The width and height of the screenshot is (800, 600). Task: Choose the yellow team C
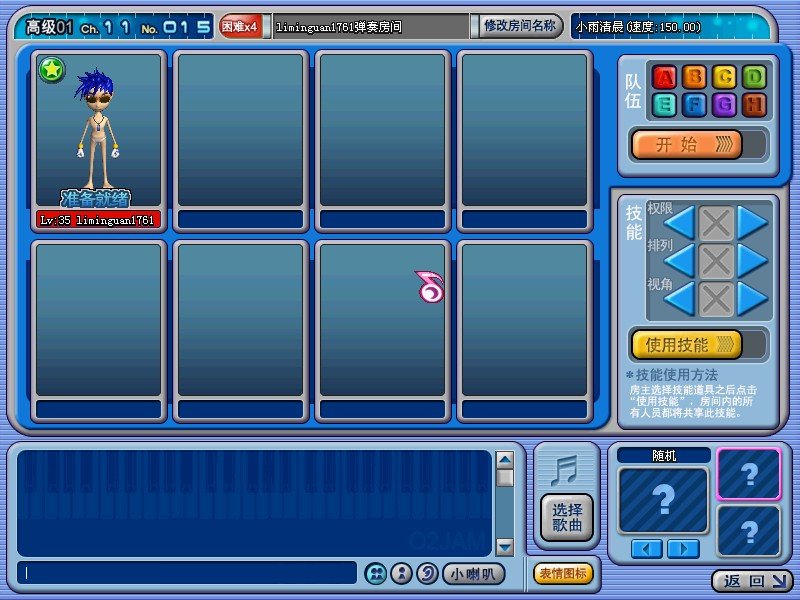724,77
